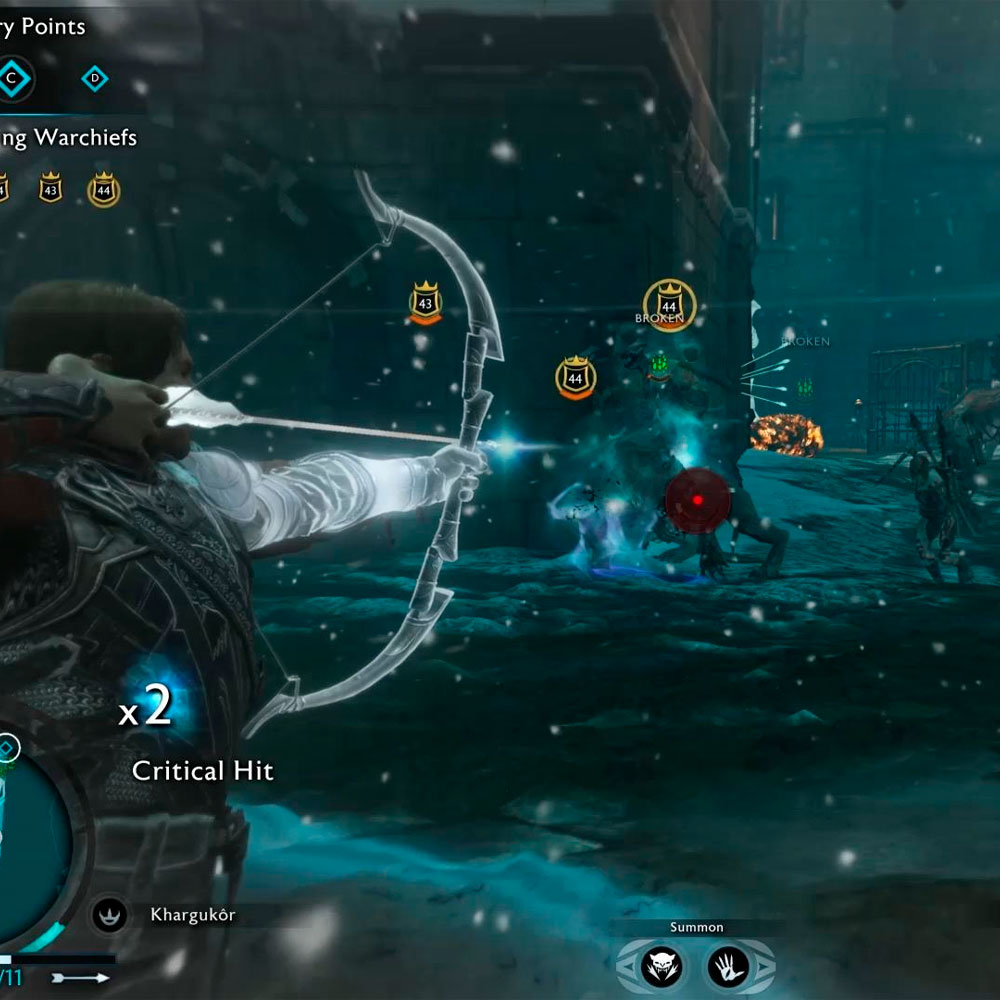Select the arrow ammo icon
This screenshot has width=1000, height=1000.
point(84,977)
